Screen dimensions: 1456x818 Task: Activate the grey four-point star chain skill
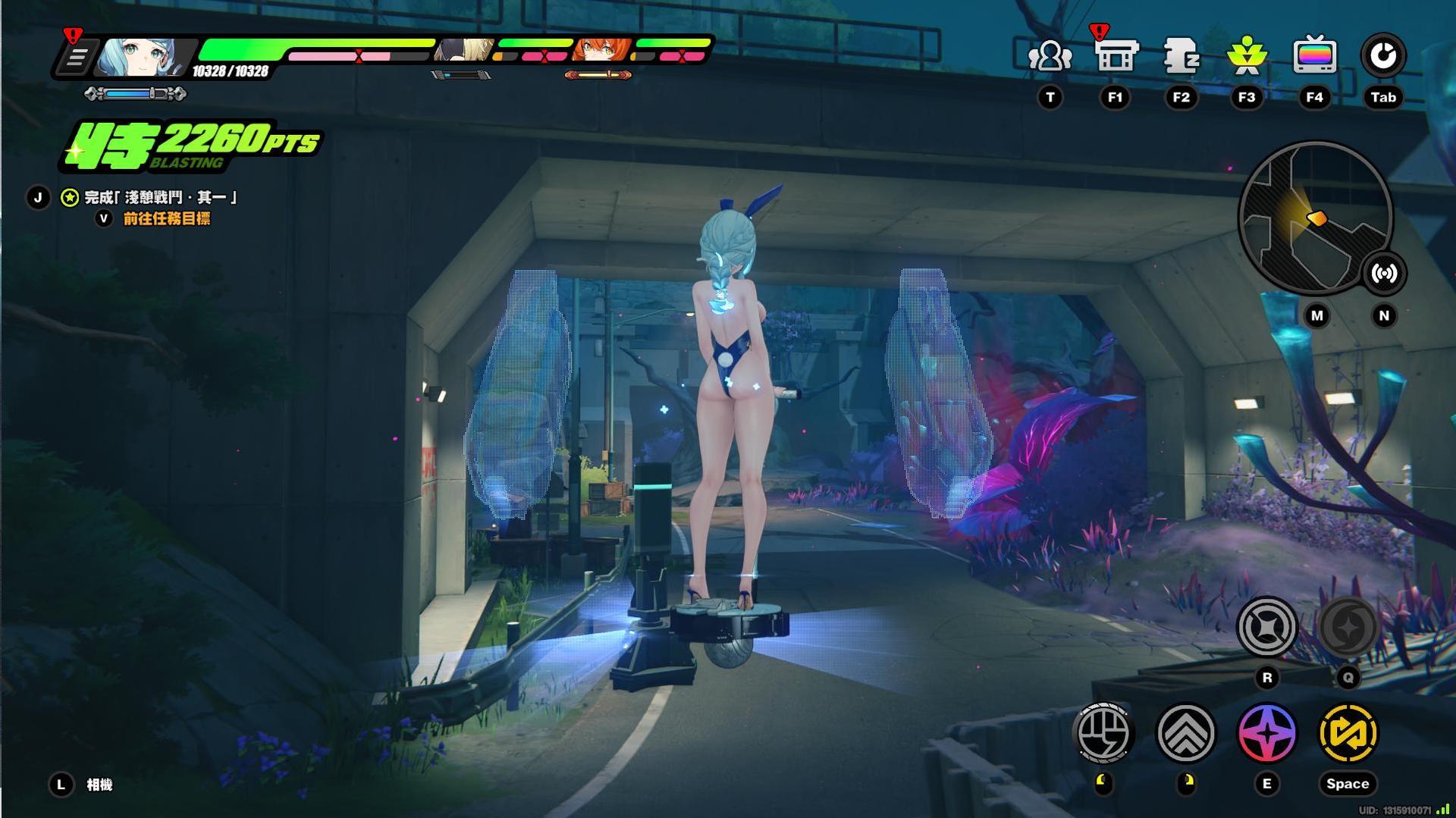point(1266,628)
